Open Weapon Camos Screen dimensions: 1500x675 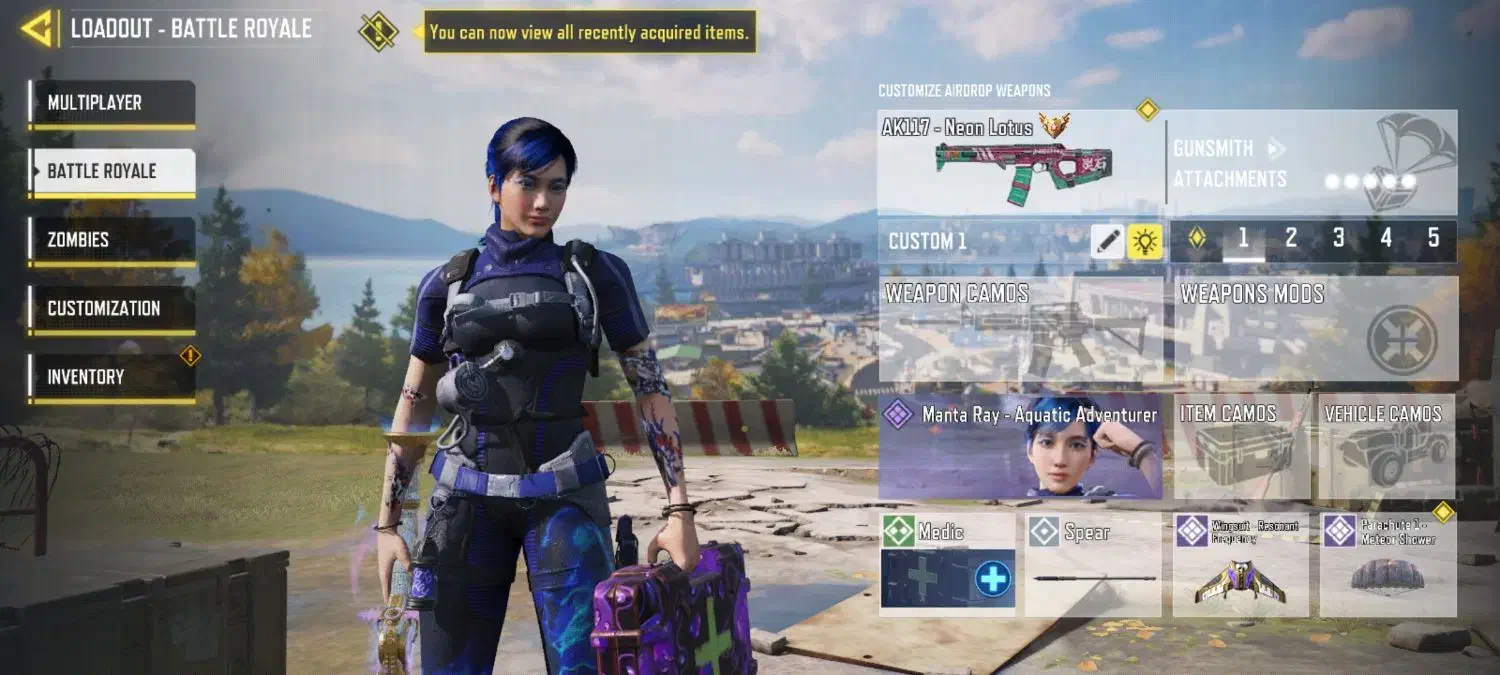click(1020, 330)
